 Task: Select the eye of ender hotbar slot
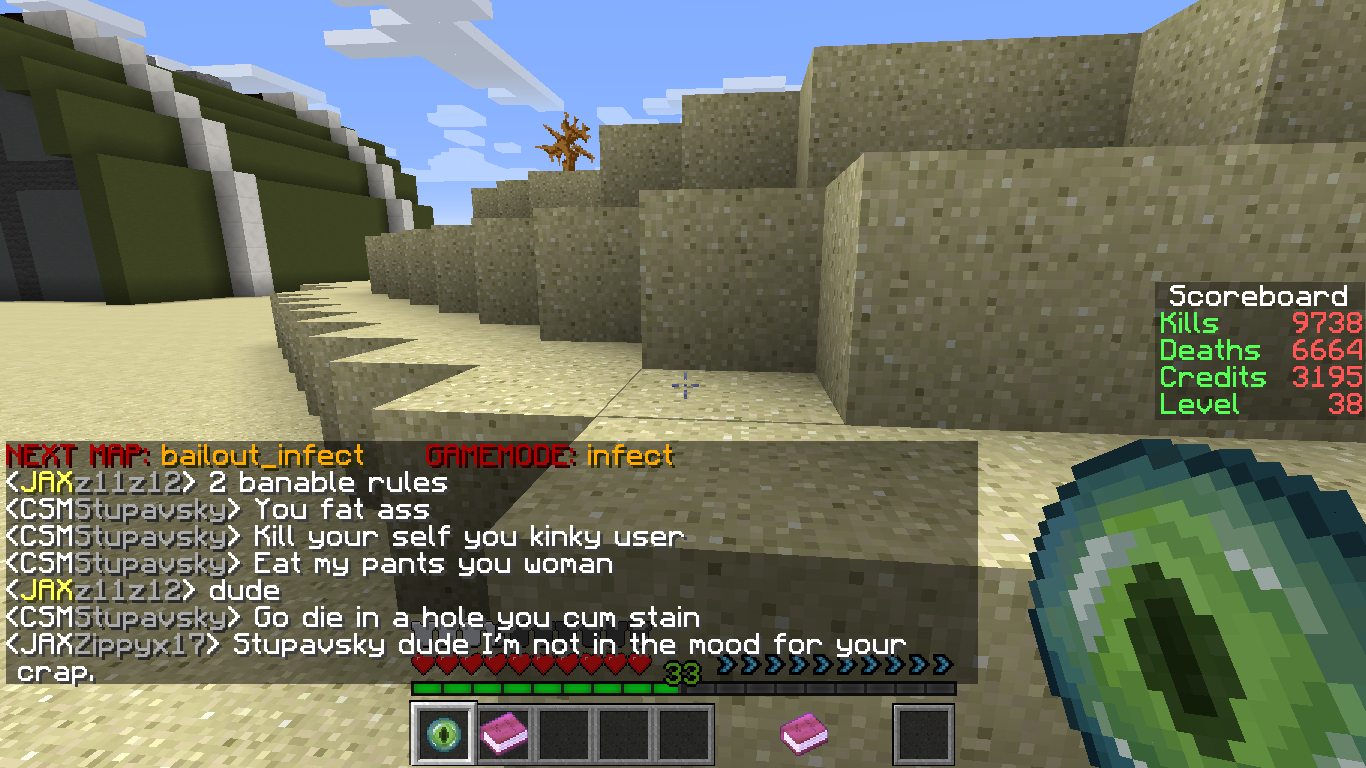pos(443,735)
